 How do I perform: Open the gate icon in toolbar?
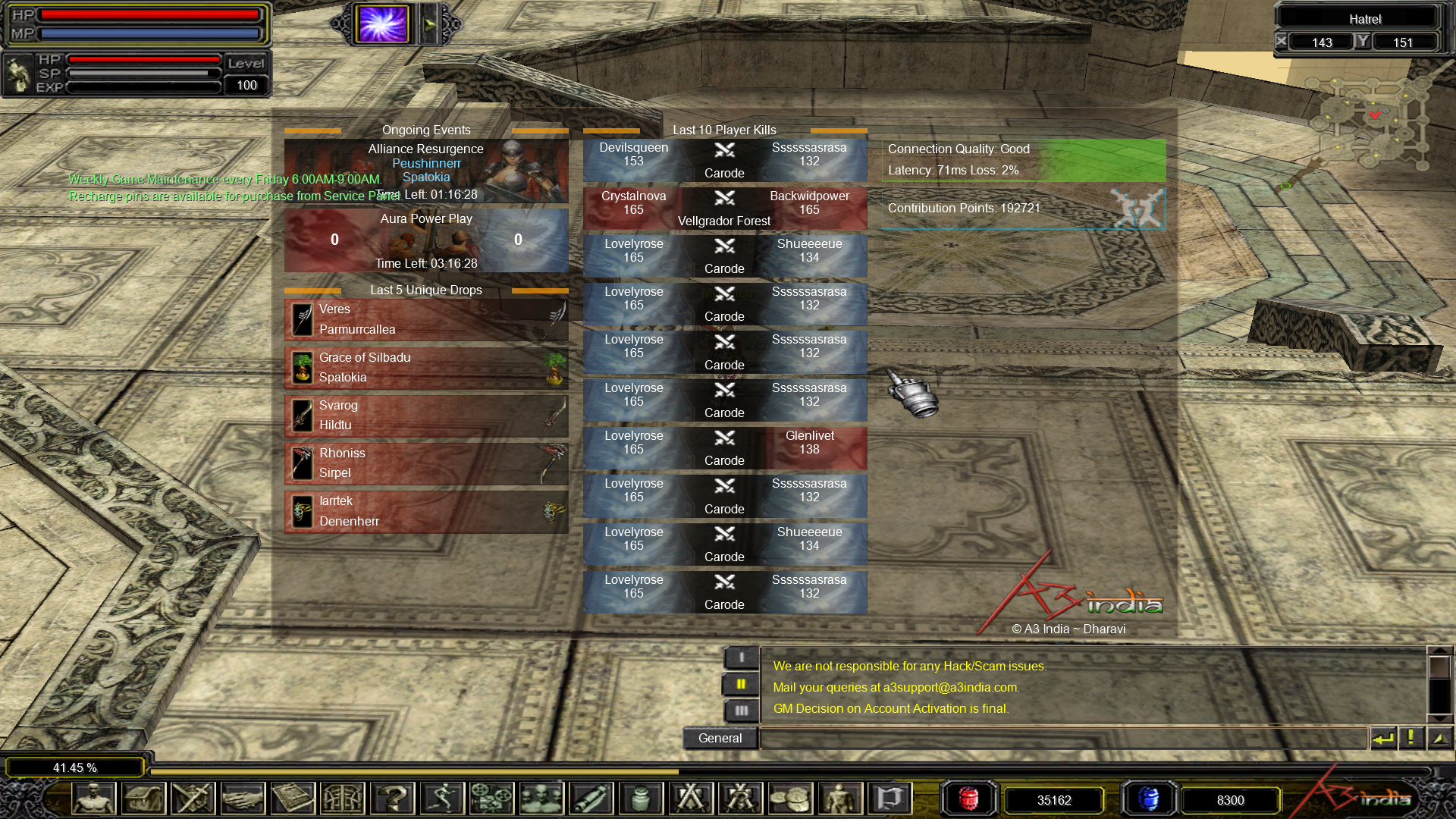coord(343,799)
